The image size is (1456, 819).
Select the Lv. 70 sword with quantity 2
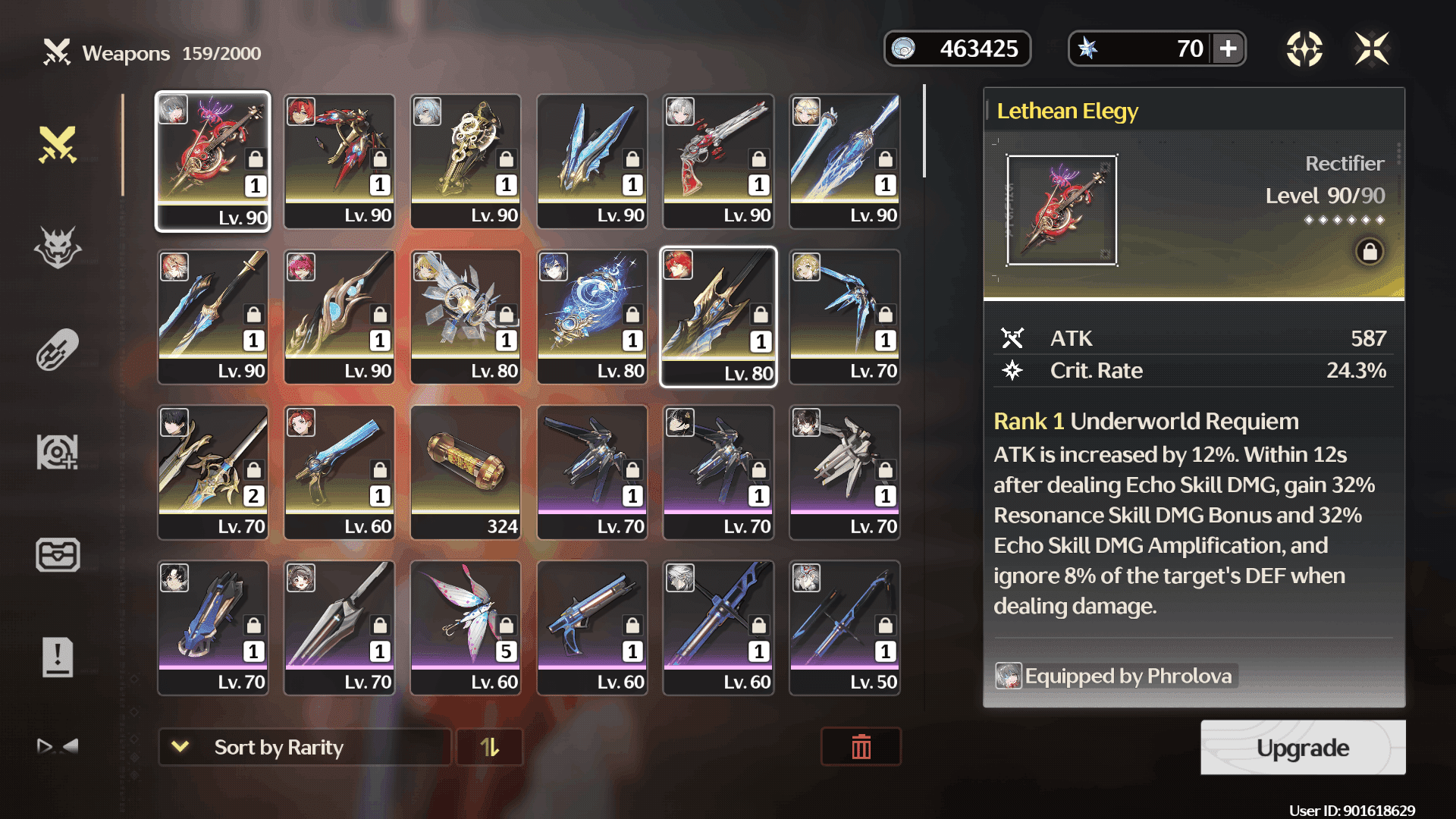(213, 472)
